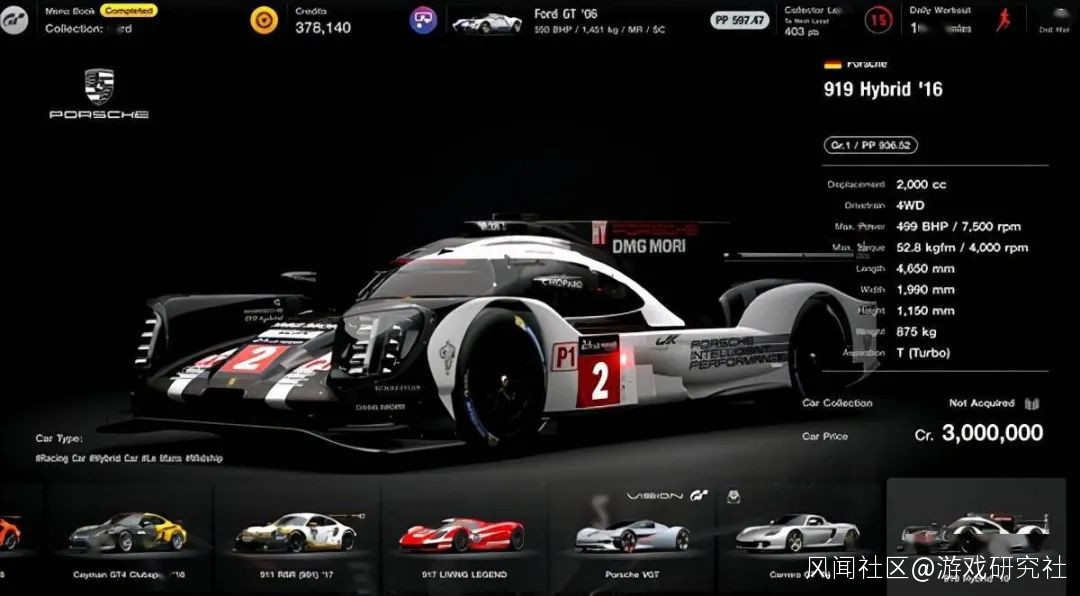Open the Menu Book collection panel

[100, 20]
